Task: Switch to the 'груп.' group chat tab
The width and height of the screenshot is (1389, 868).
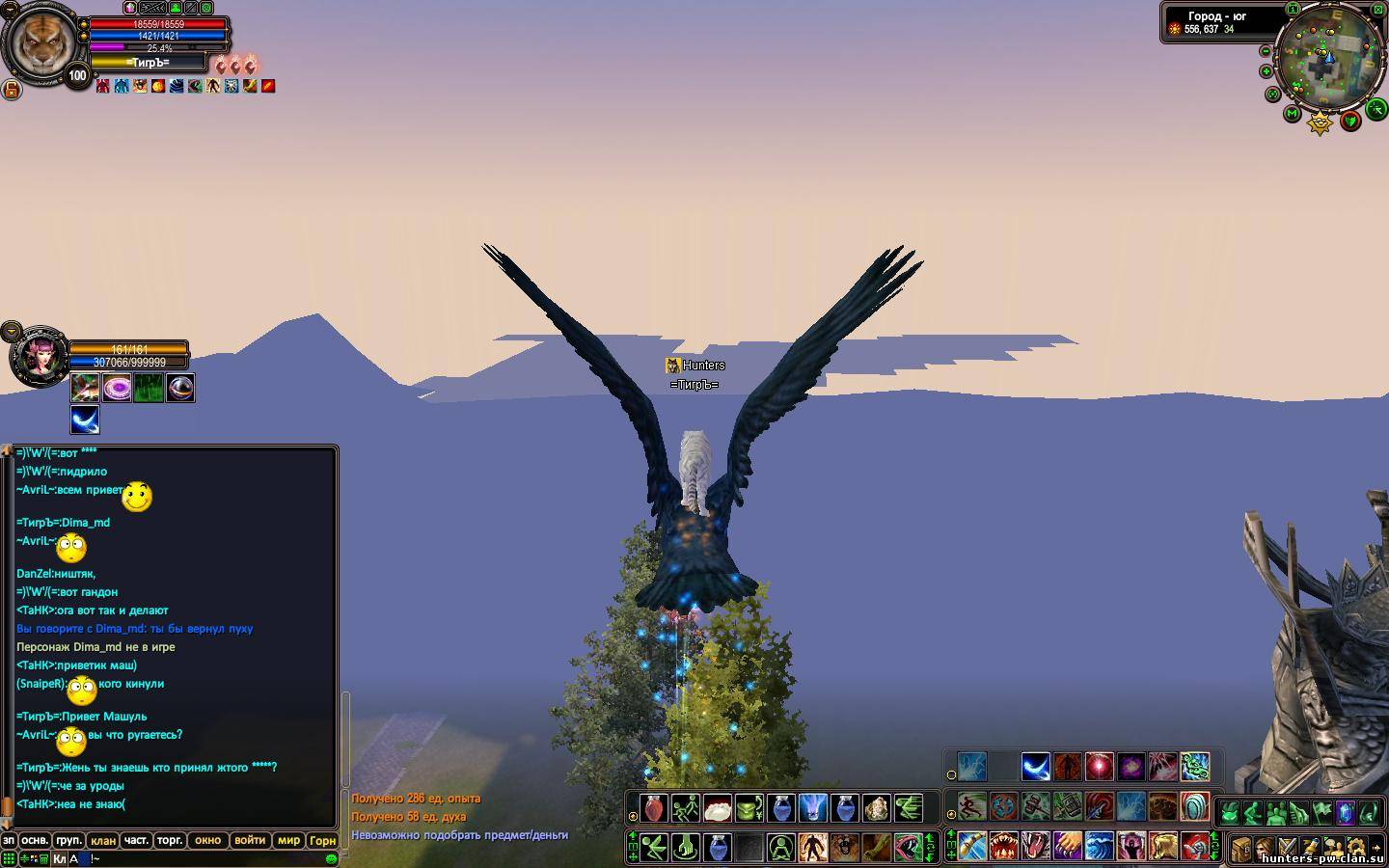Action: pyautogui.click(x=68, y=841)
